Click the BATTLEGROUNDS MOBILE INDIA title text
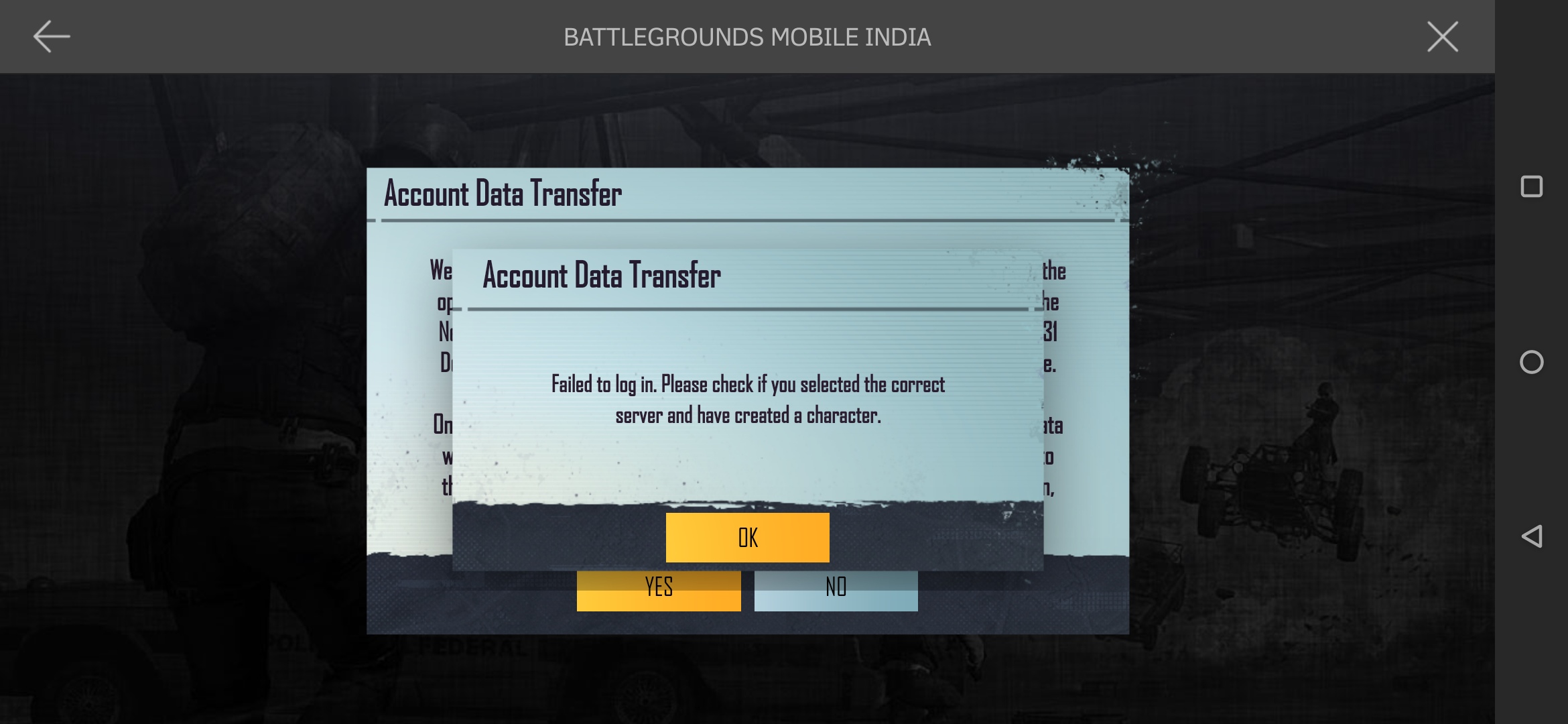 [748, 38]
